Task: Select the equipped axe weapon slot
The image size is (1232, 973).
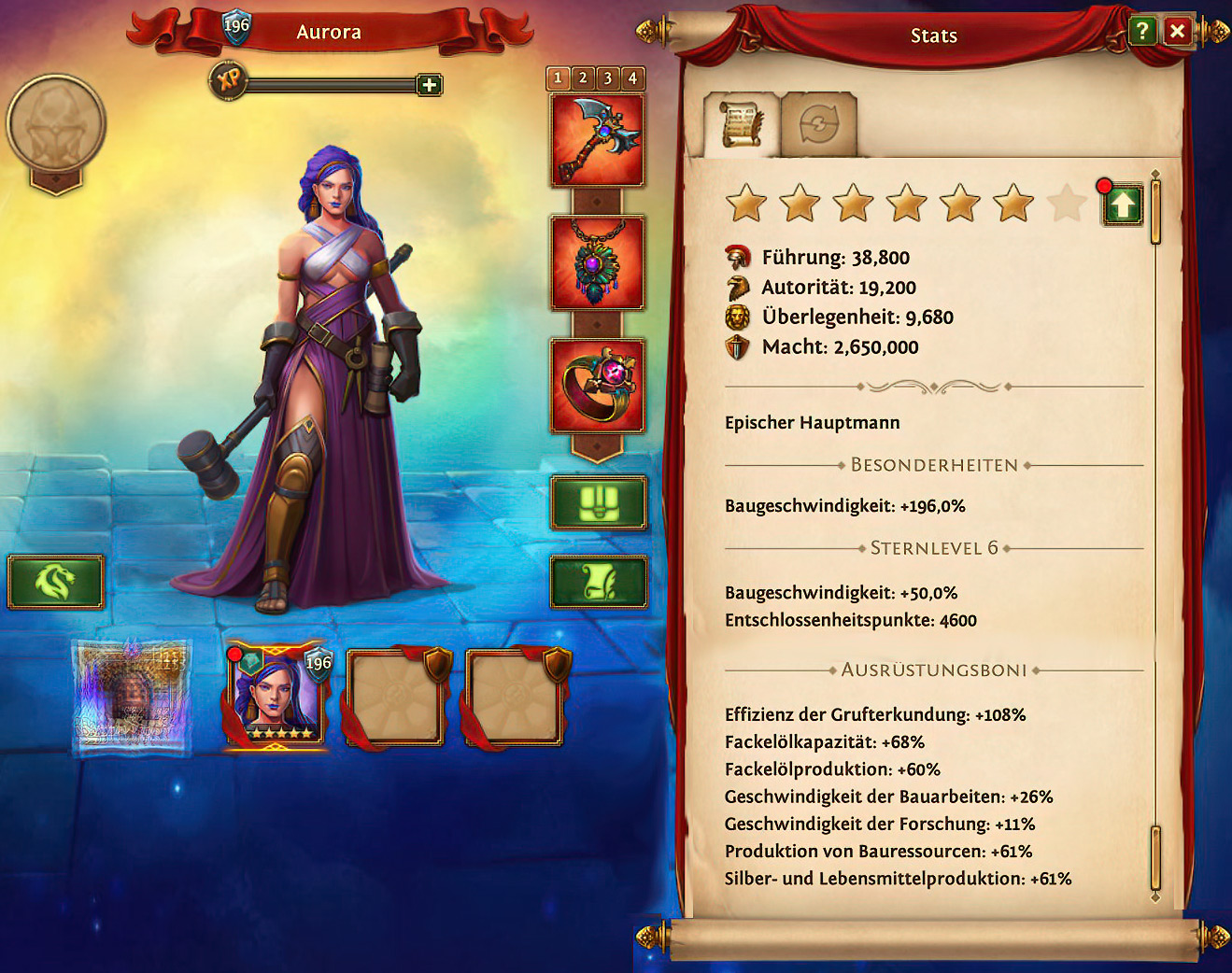Action: tap(598, 141)
